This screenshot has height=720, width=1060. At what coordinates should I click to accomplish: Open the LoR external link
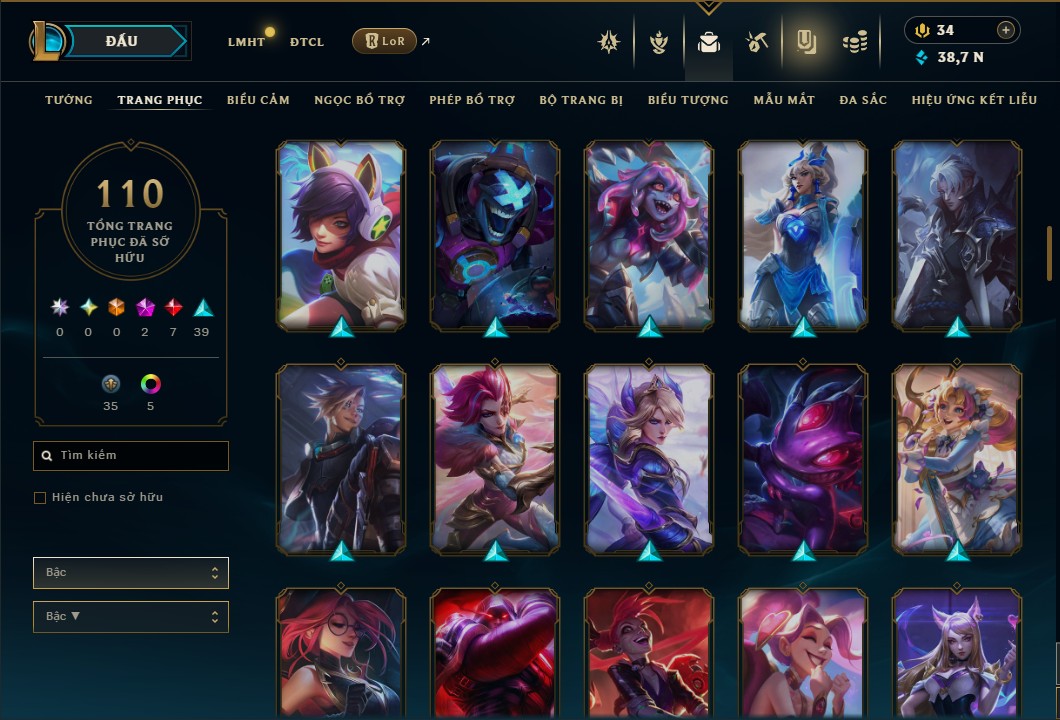[x=385, y=41]
